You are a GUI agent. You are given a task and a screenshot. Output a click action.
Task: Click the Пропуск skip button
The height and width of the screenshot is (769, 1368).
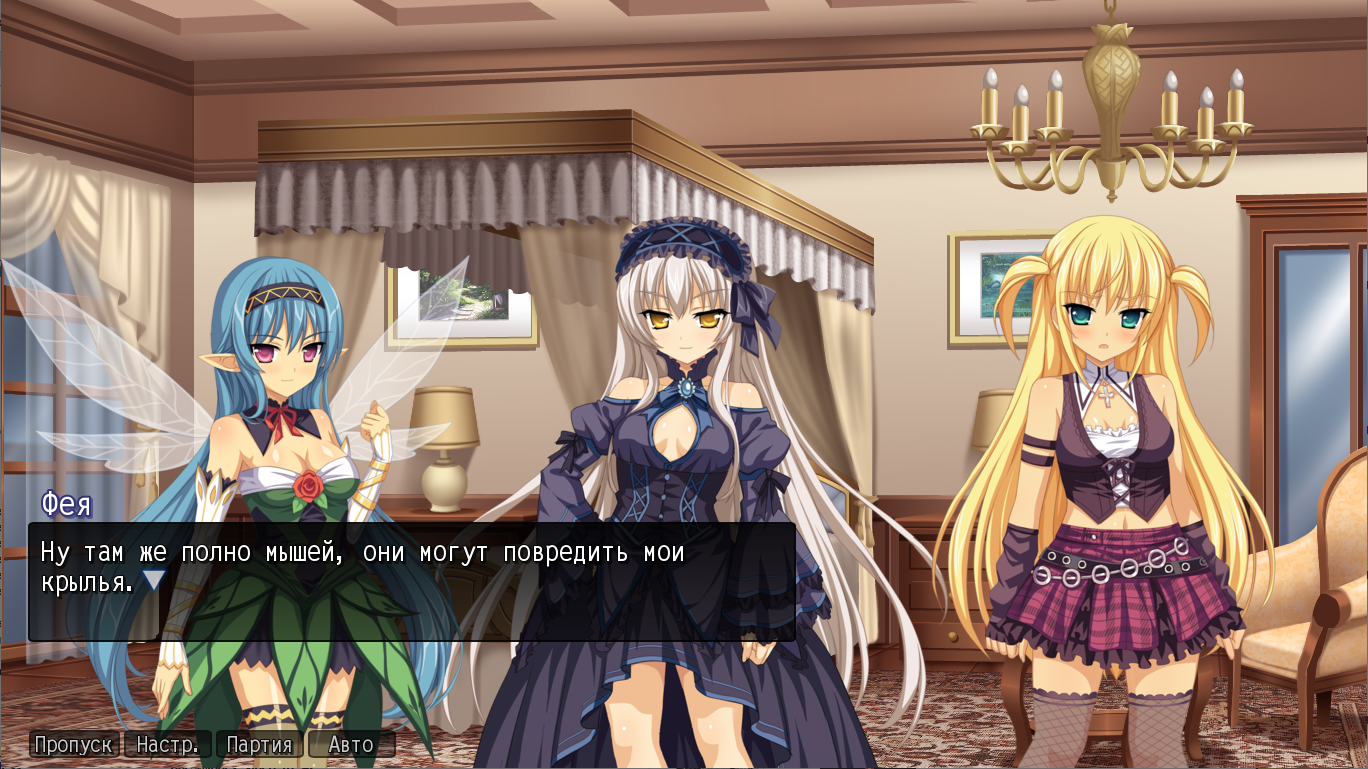74,744
